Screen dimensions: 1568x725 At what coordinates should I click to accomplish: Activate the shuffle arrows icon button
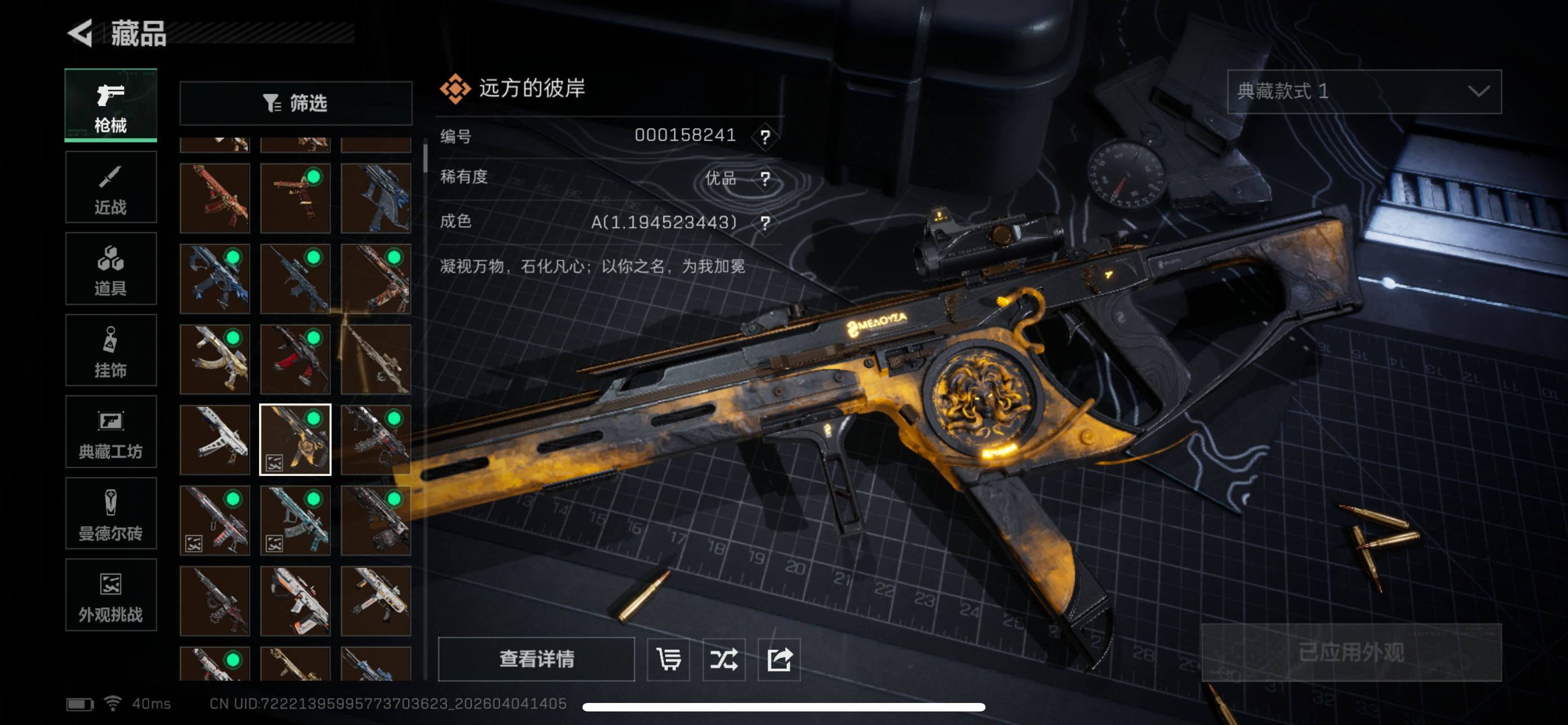[x=724, y=658]
